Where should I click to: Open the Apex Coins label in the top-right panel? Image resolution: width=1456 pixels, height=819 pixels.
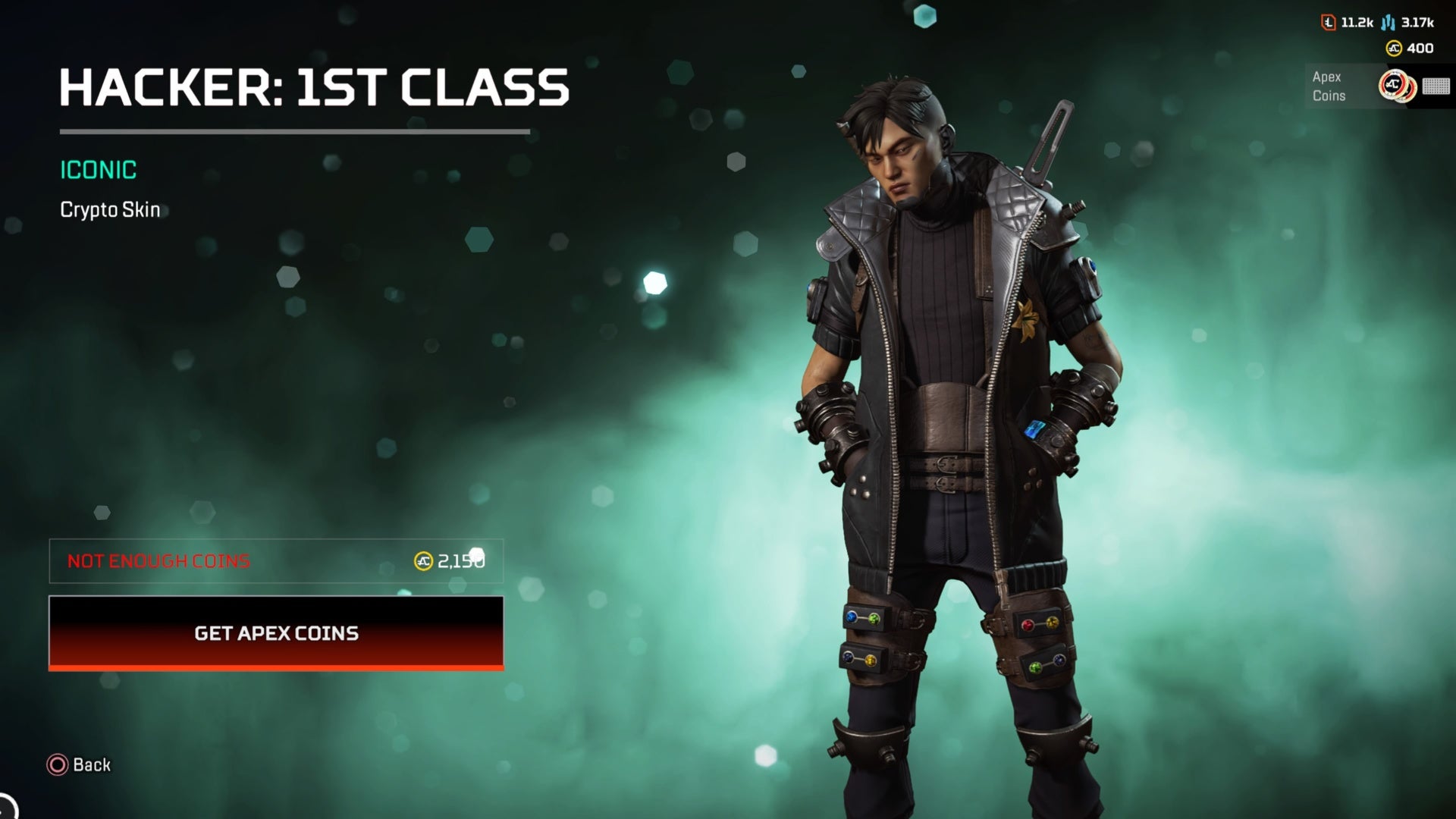pos(1329,86)
